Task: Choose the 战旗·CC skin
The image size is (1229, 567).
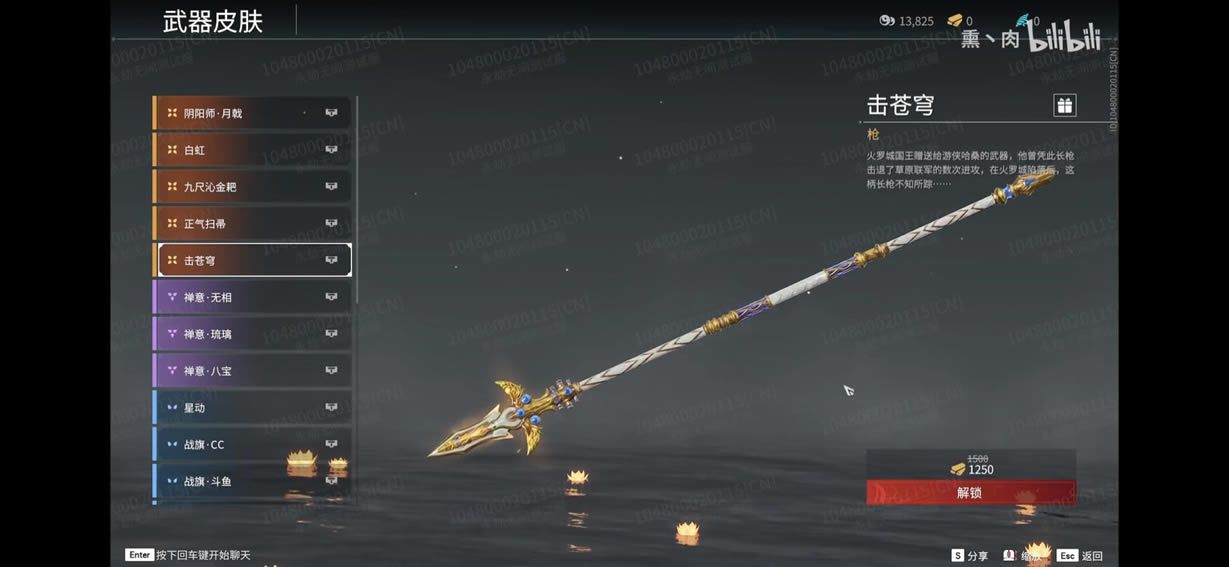Action: (x=252, y=444)
